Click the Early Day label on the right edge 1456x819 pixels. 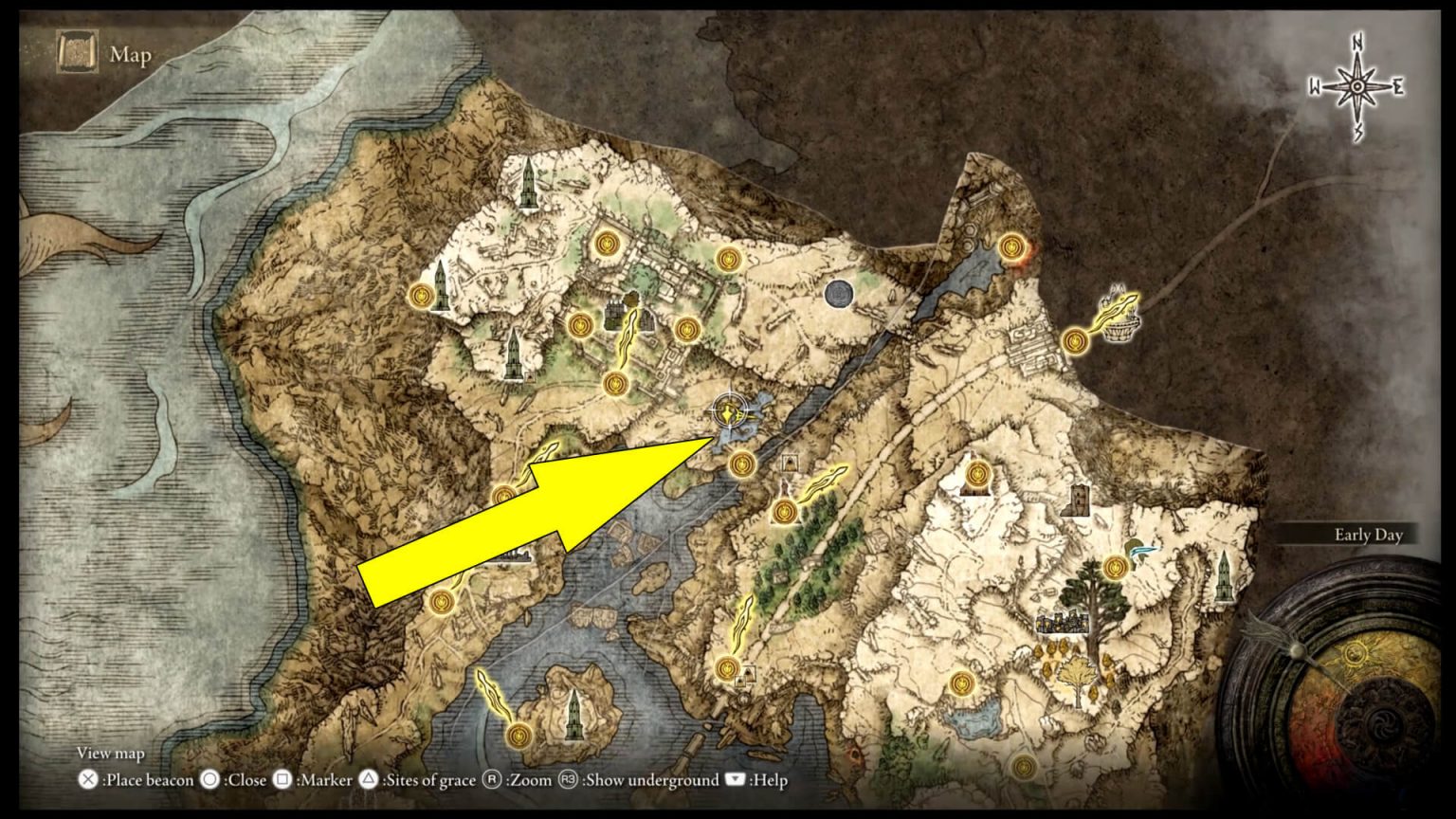tap(1368, 535)
